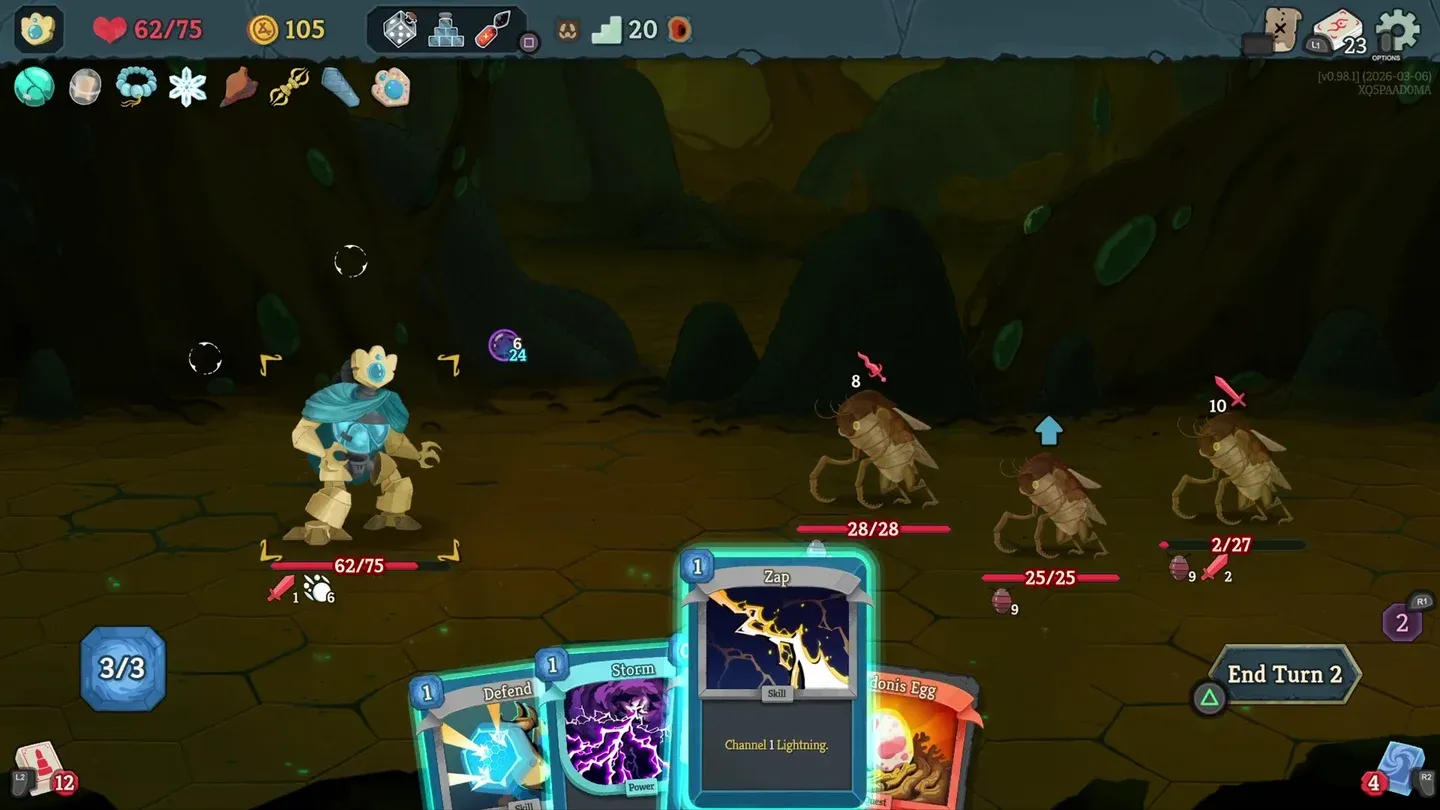
Task: Inspect the bead bracelet relic
Action: coord(135,87)
